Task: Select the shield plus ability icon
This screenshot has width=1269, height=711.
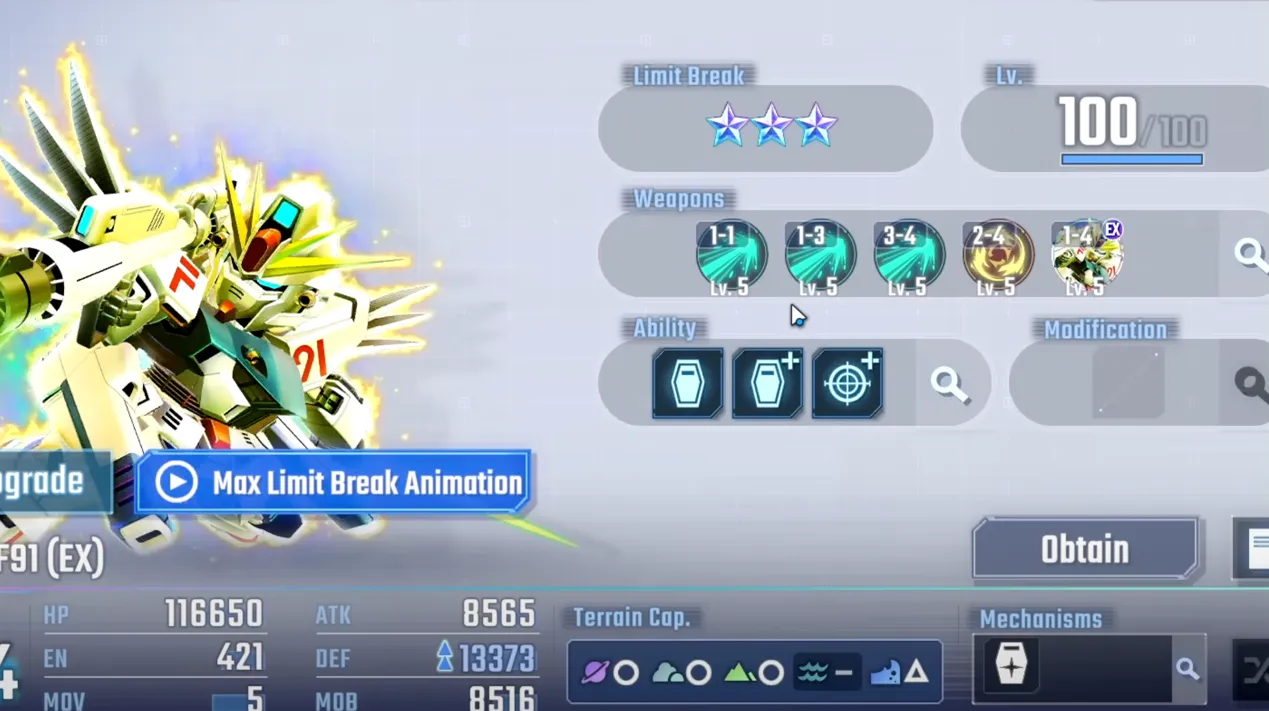Action: pyautogui.click(x=768, y=383)
